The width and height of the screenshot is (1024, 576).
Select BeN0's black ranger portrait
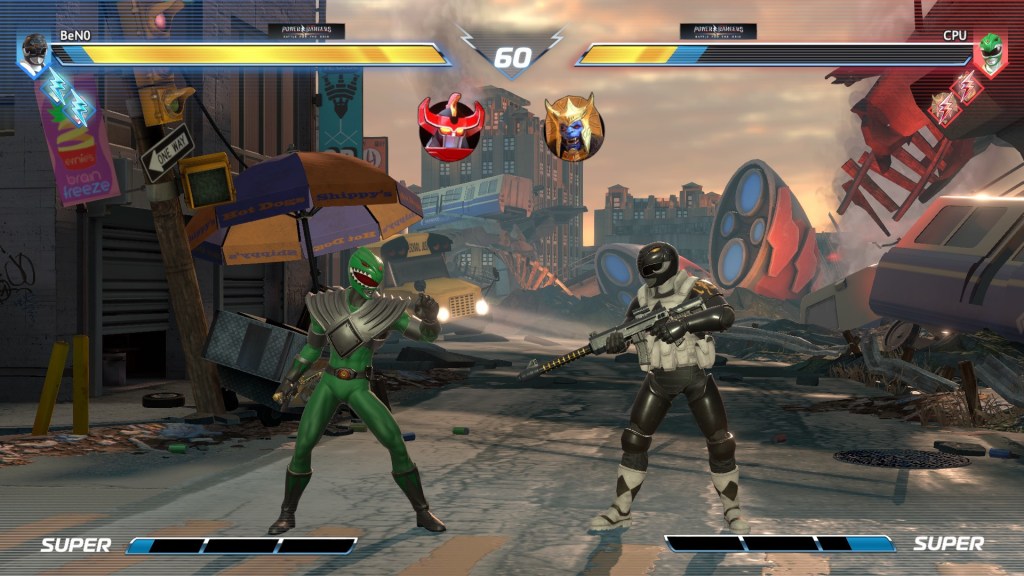35,51
